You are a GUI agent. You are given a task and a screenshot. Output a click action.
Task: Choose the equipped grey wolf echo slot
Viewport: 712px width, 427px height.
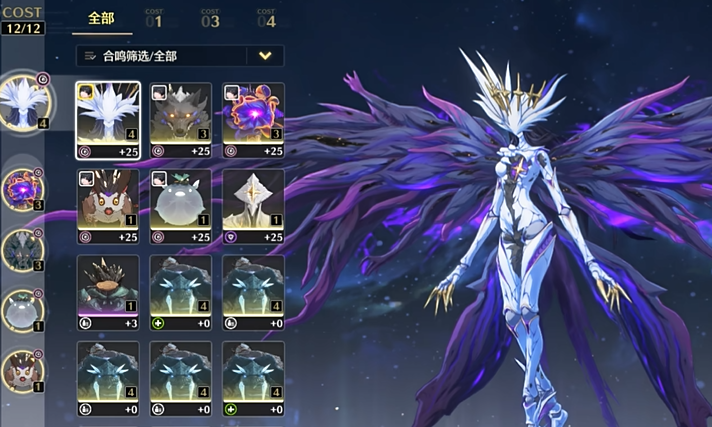[x=22, y=249]
